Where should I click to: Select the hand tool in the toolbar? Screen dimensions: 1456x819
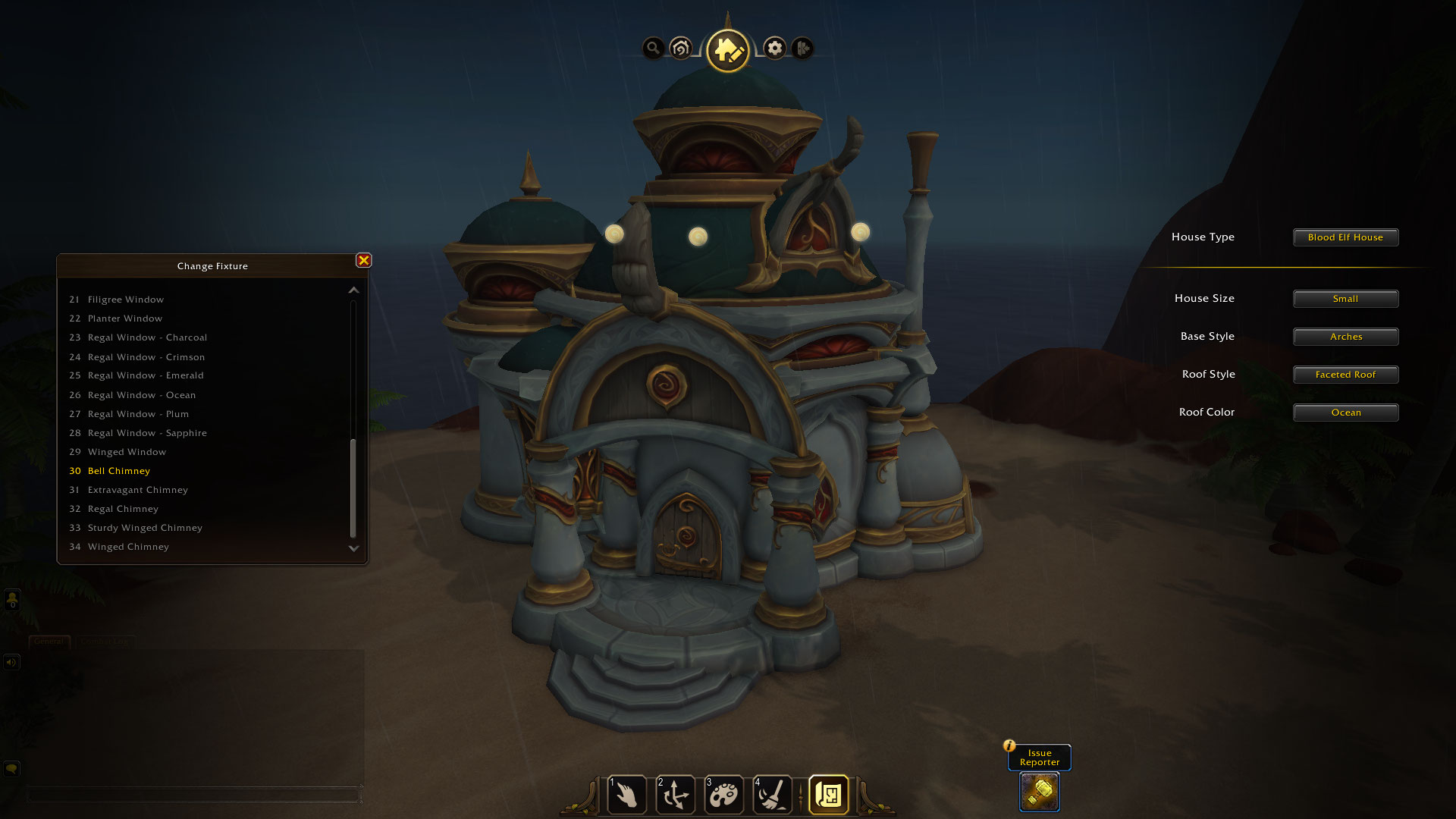[627, 795]
